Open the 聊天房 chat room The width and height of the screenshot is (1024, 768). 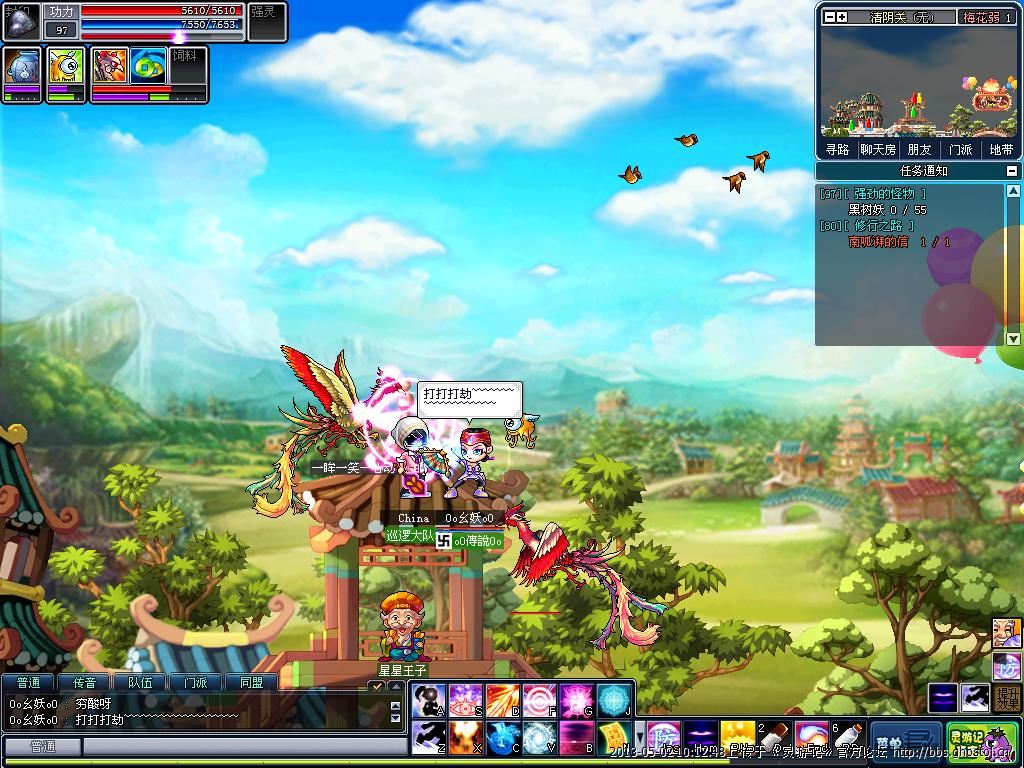click(878, 150)
